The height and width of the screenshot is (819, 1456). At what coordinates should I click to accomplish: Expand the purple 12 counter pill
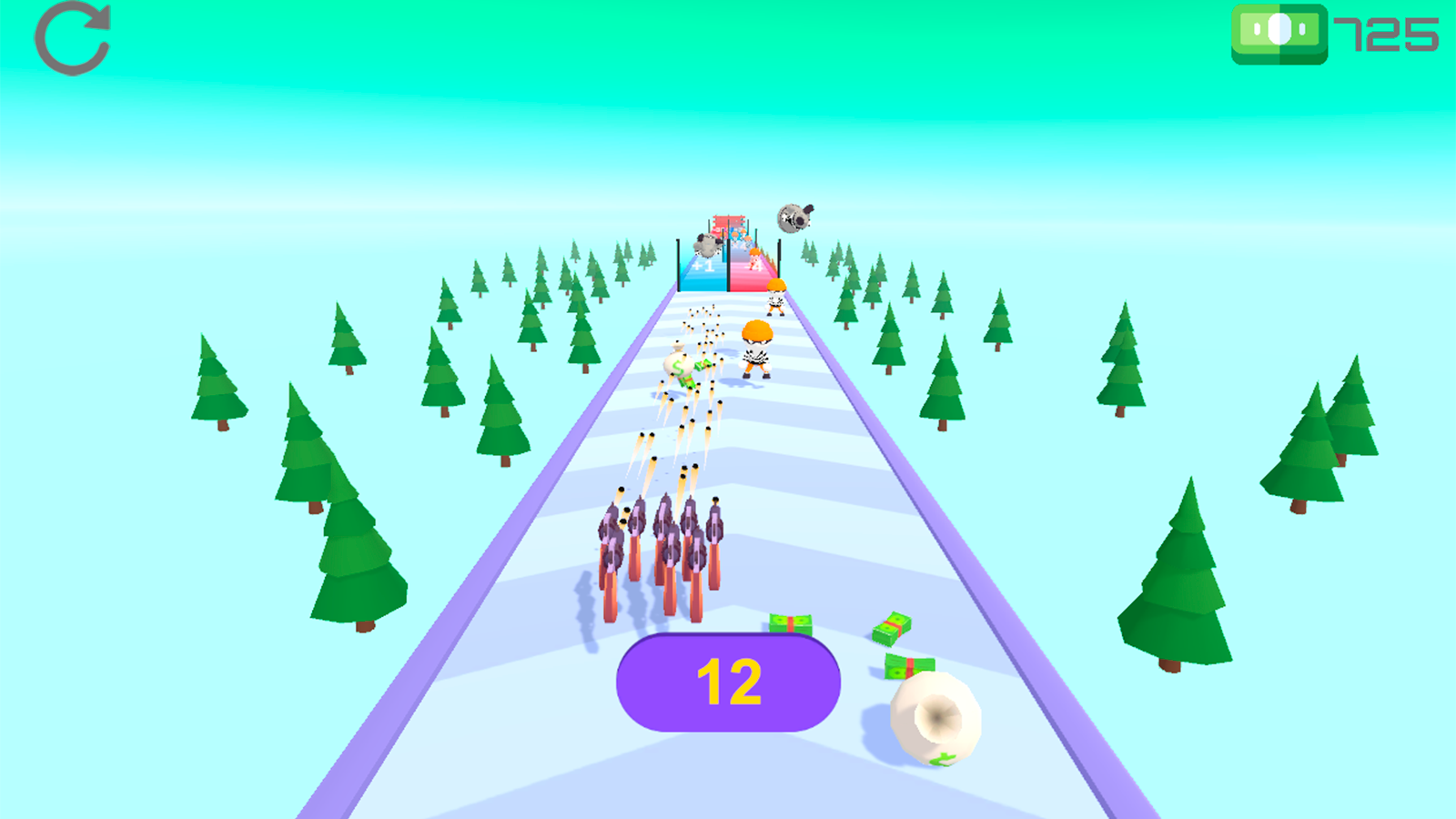pyautogui.click(x=727, y=682)
